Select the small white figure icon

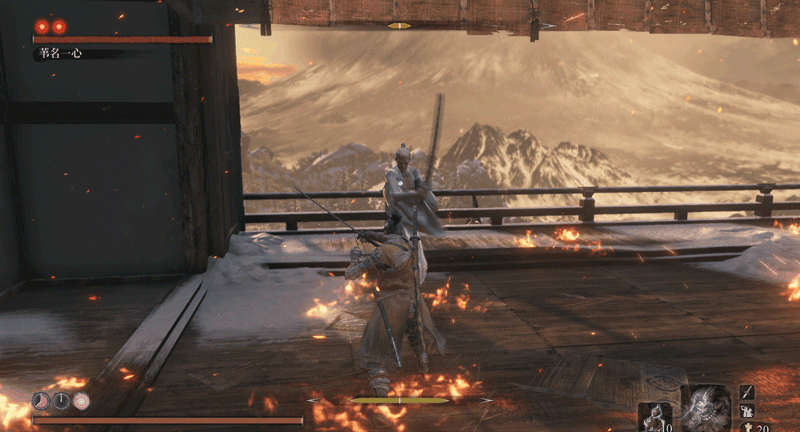747,412
